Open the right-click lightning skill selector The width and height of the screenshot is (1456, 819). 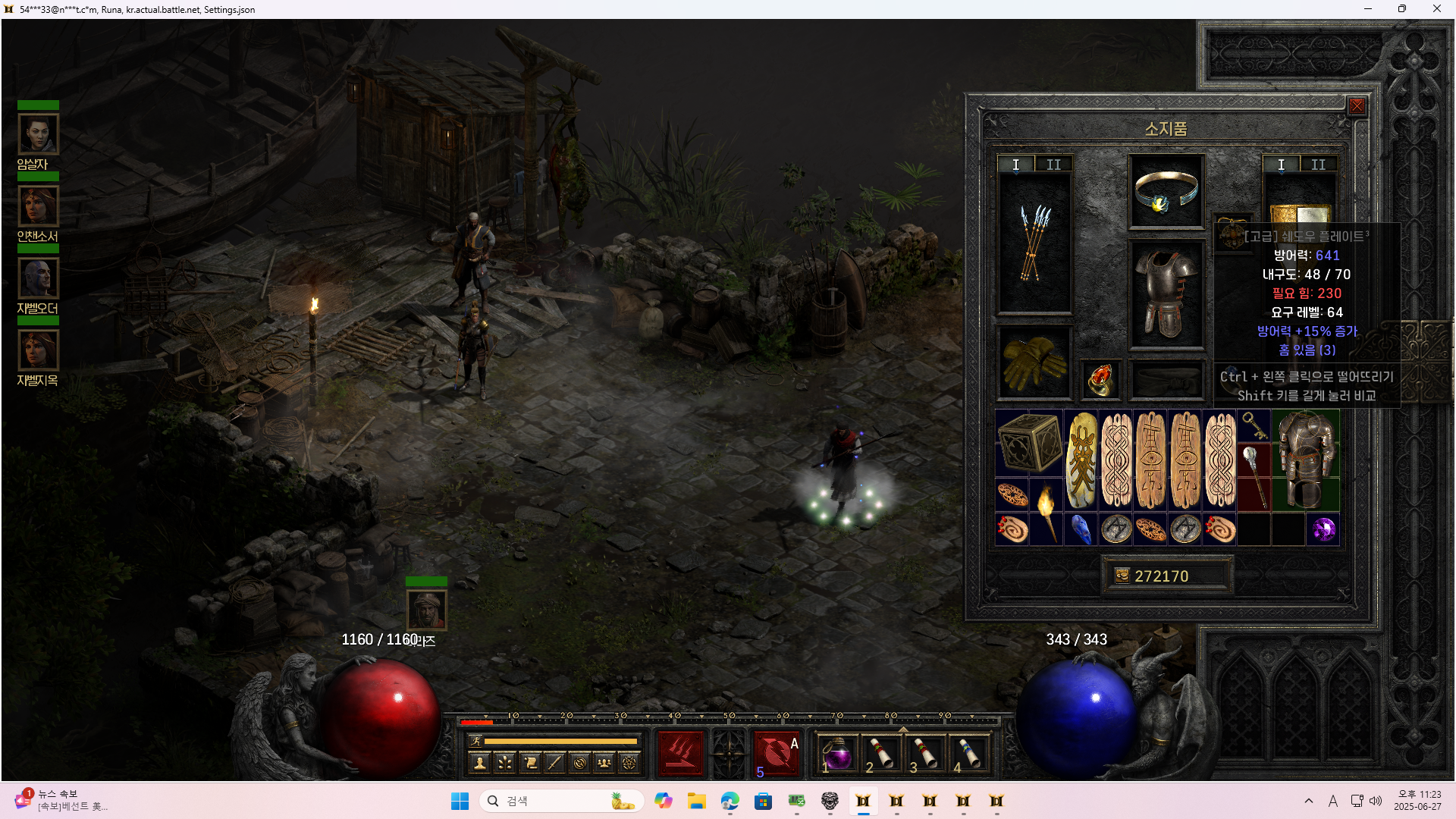[777, 753]
